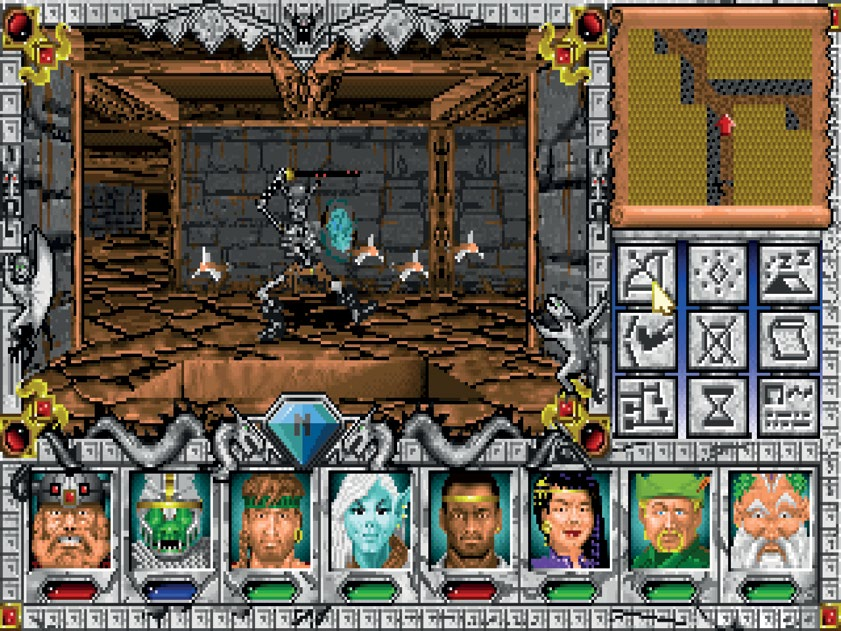
Task: Open the quick reference info icon
Action: click(x=788, y=405)
